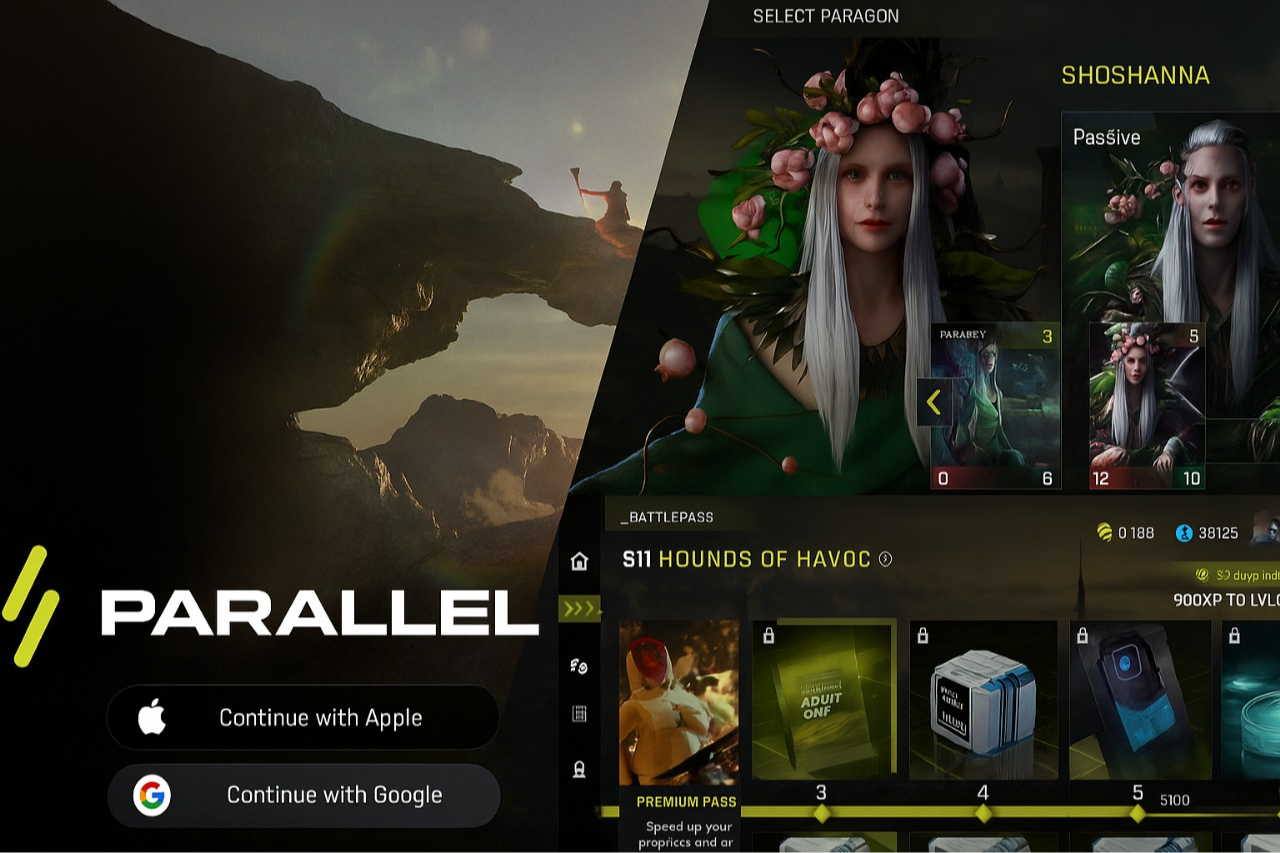Pick the locked level 5 blue card-back reward
The width and height of the screenshot is (1280, 853).
pyautogui.click(x=1139, y=700)
